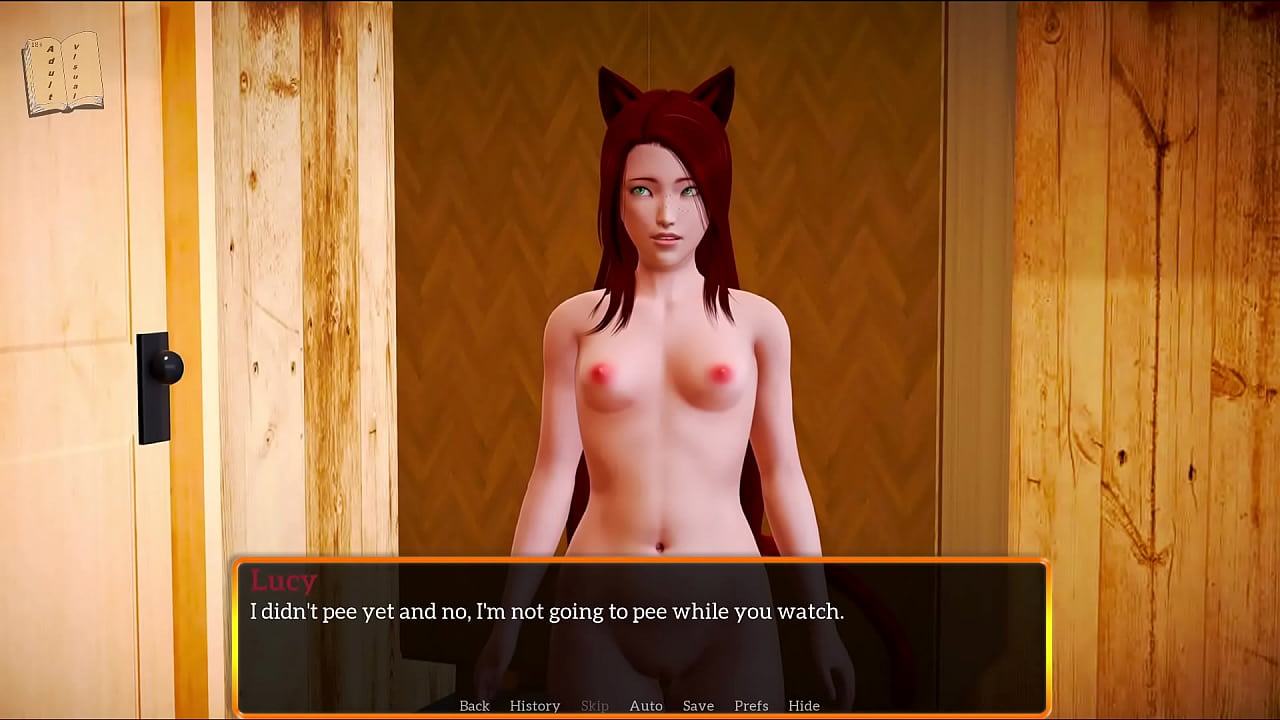
Task: Open the Prefs settings
Action: (751, 706)
